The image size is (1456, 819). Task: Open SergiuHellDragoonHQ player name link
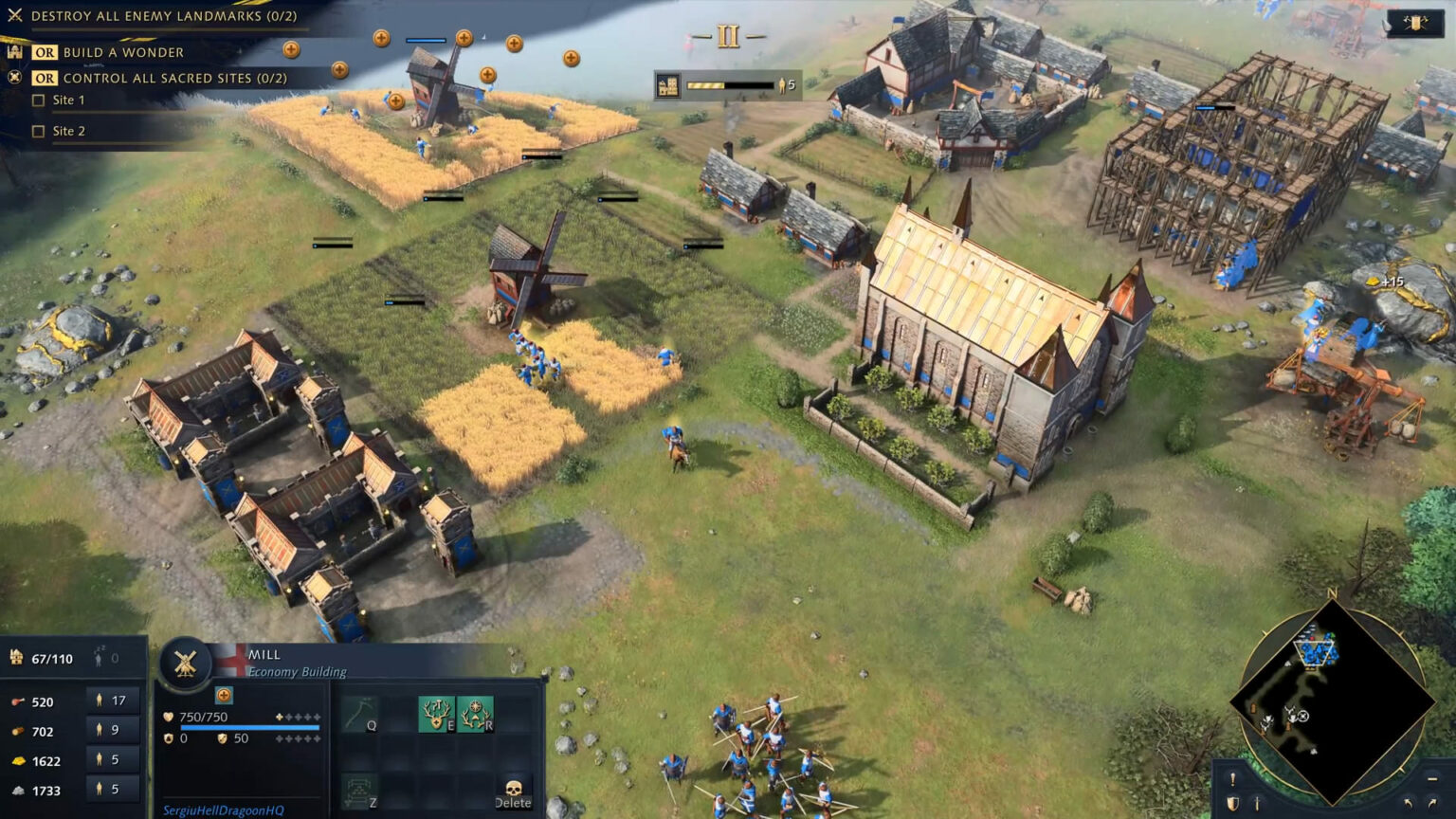pos(222,809)
